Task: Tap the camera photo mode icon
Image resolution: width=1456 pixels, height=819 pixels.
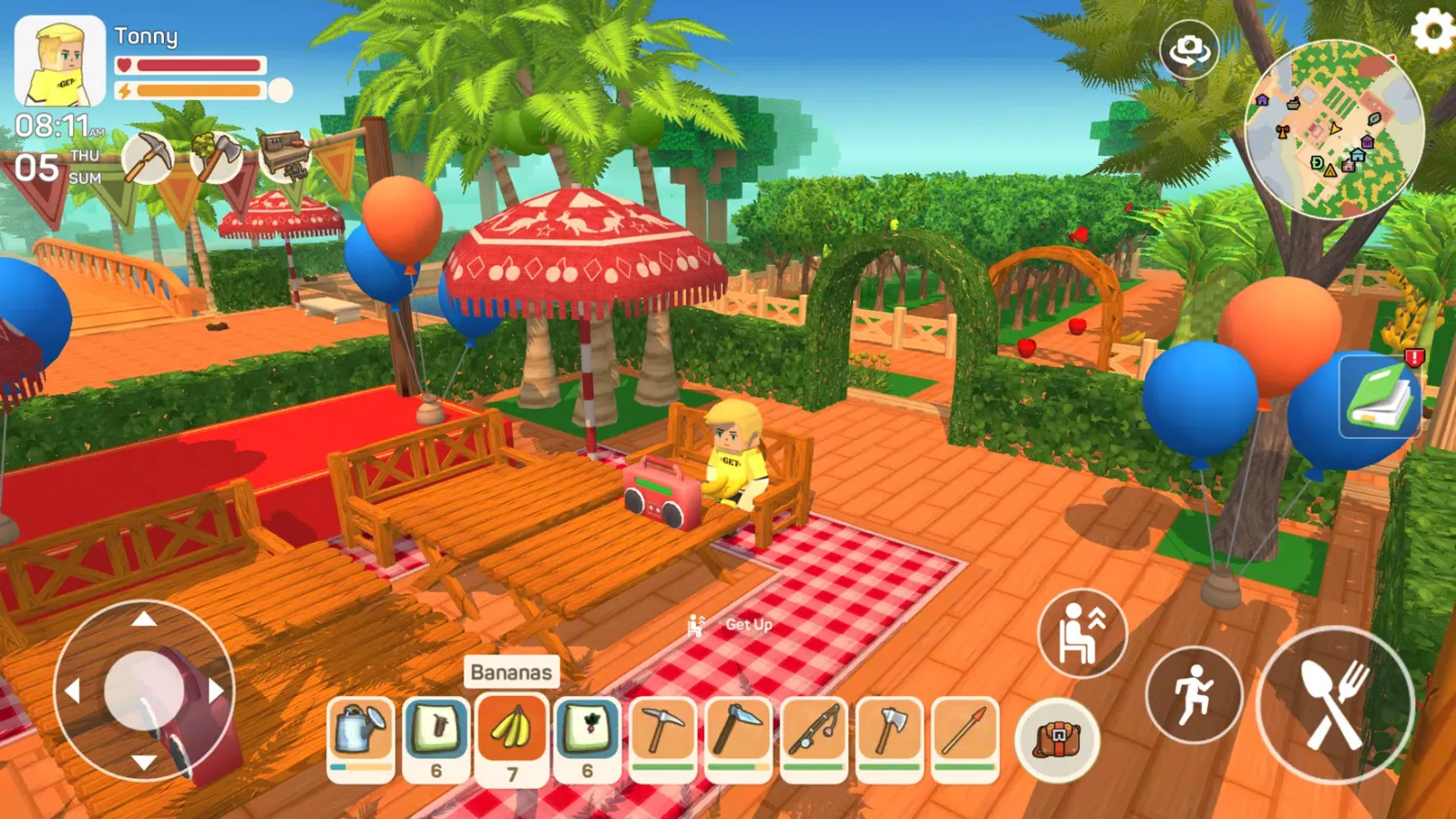Action: point(1189,49)
